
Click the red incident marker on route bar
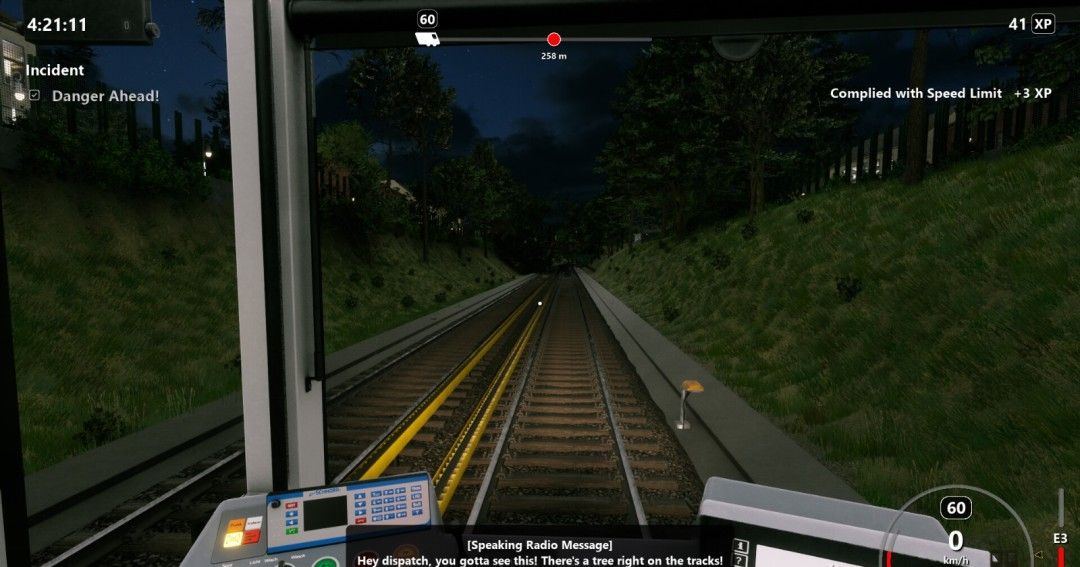pos(554,39)
